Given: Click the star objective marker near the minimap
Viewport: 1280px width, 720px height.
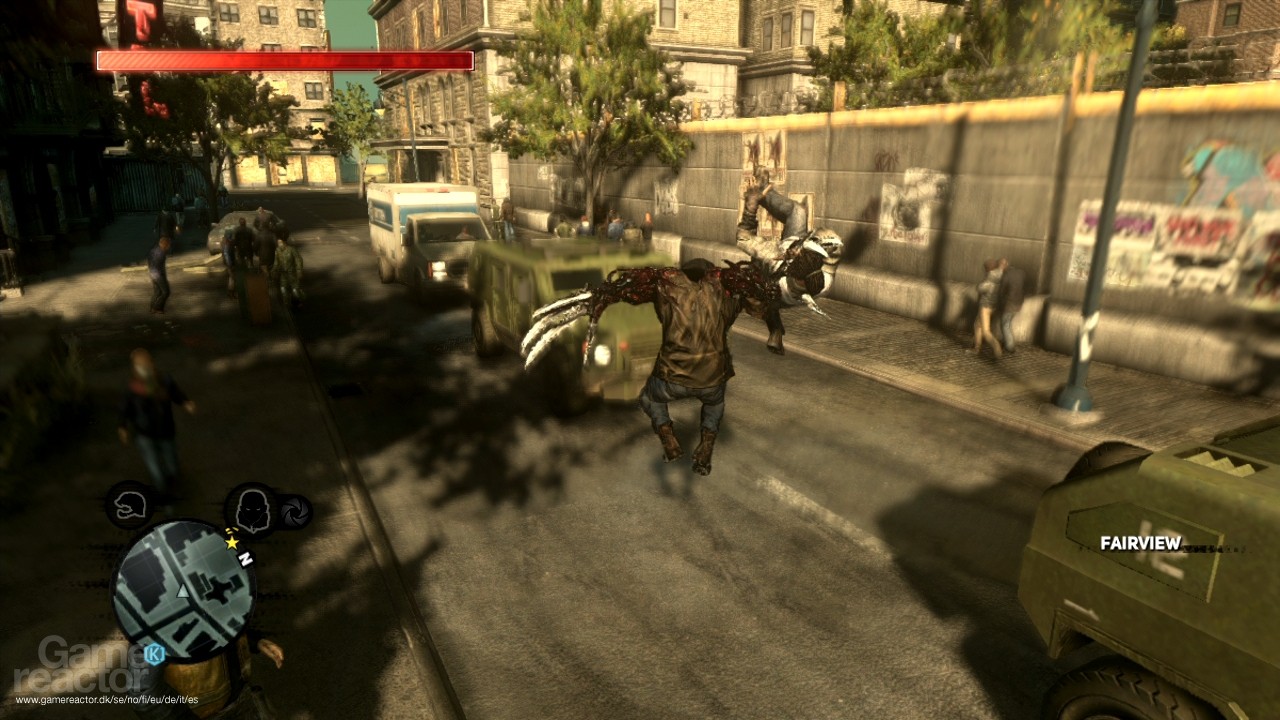Looking at the screenshot, I should (x=232, y=543).
